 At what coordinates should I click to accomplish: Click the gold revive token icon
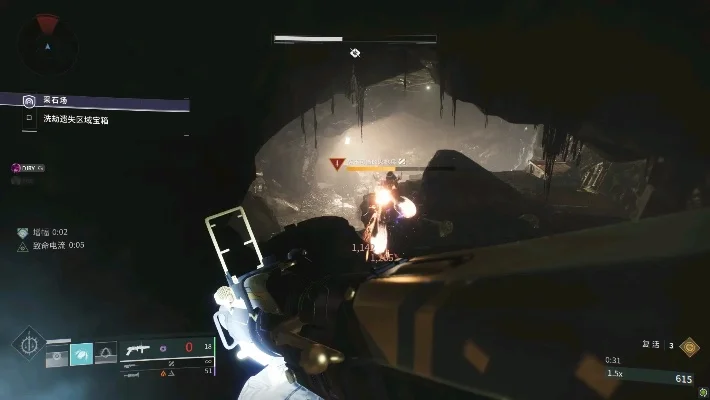click(689, 346)
